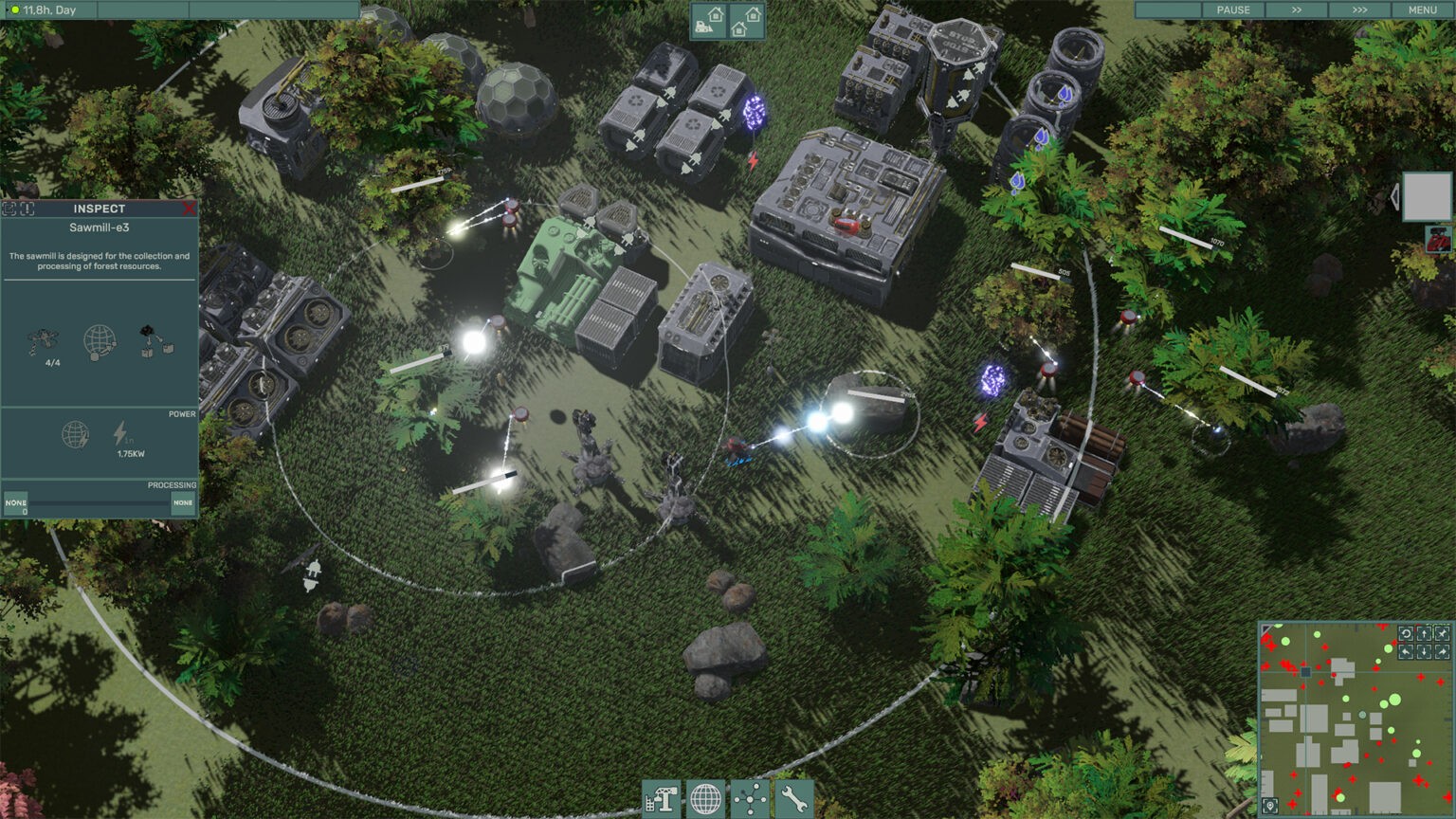Open the globe overview in bottom toolbar
Image resolution: width=1456 pixels, height=819 pixels.
705,800
